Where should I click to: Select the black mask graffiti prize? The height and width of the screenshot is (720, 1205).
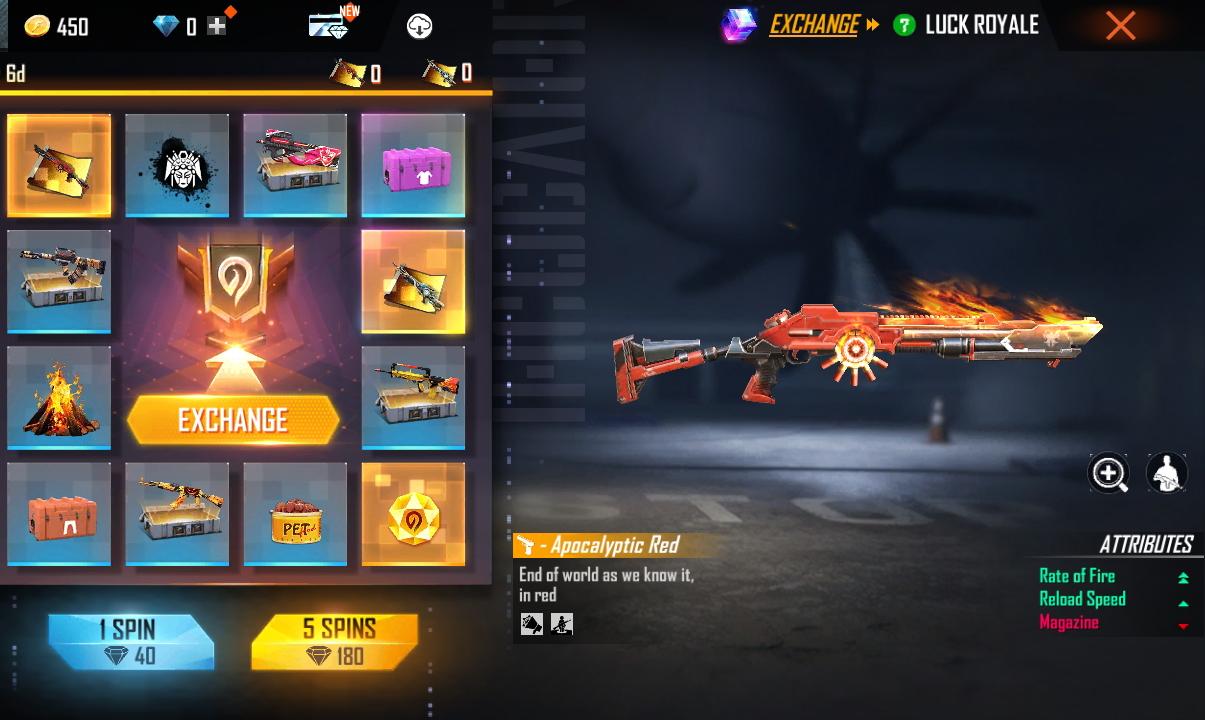pos(177,165)
